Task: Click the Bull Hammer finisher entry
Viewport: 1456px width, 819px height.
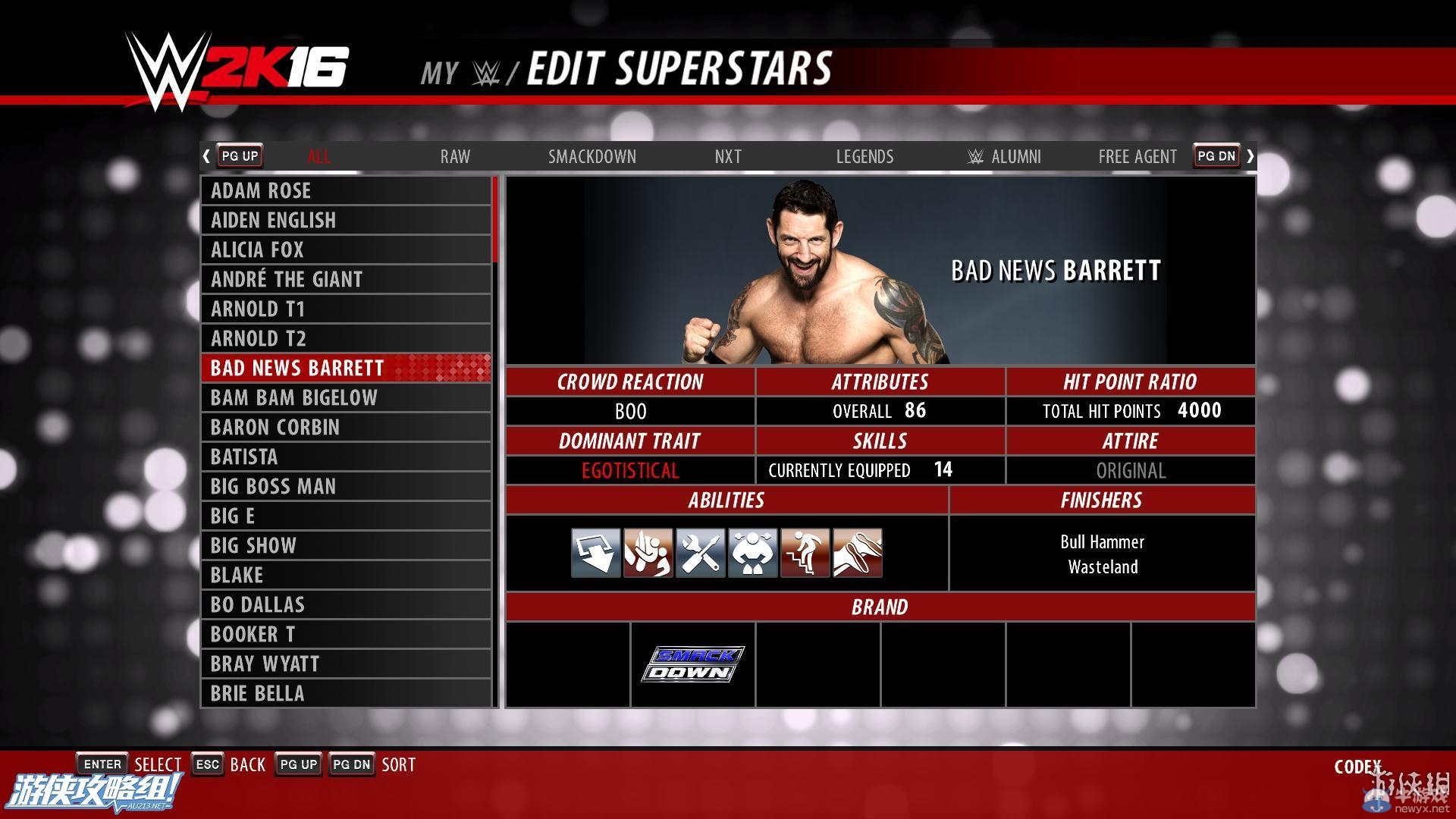Action: (x=1102, y=541)
